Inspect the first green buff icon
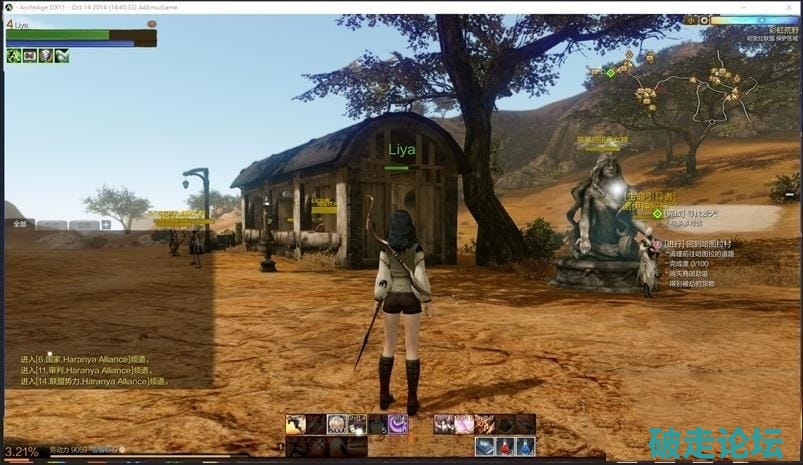This screenshot has height=465, width=803. (x=14, y=56)
